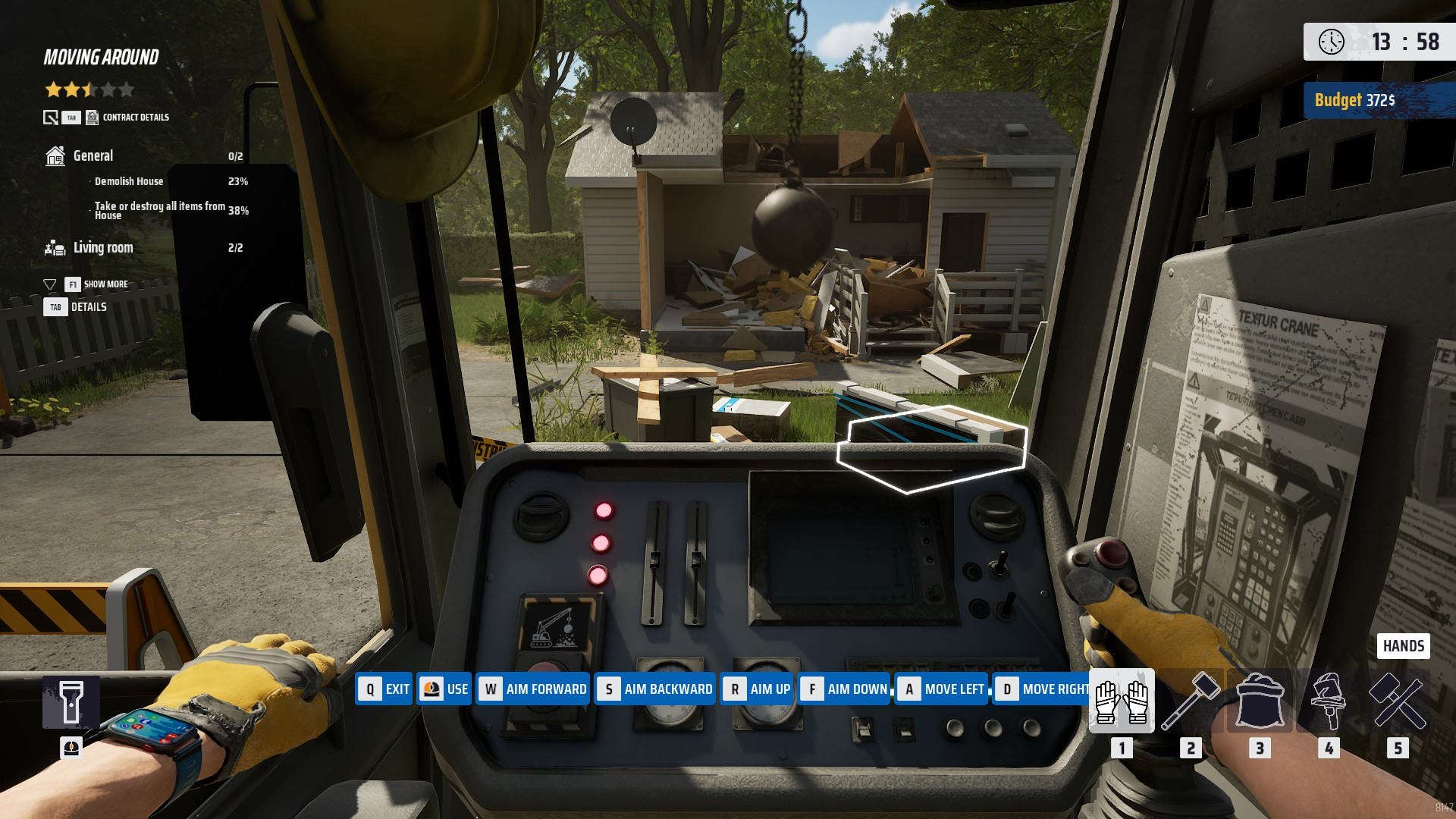Select the crossed hammers tool slot
This screenshot has width=1456, height=819.
click(x=1398, y=701)
